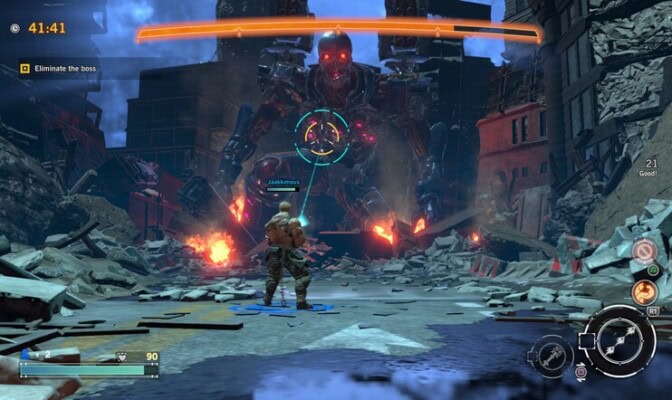This screenshot has width=672, height=400.
Task: Activate the red prohibited-circle skill icon
Action: tap(645, 250)
